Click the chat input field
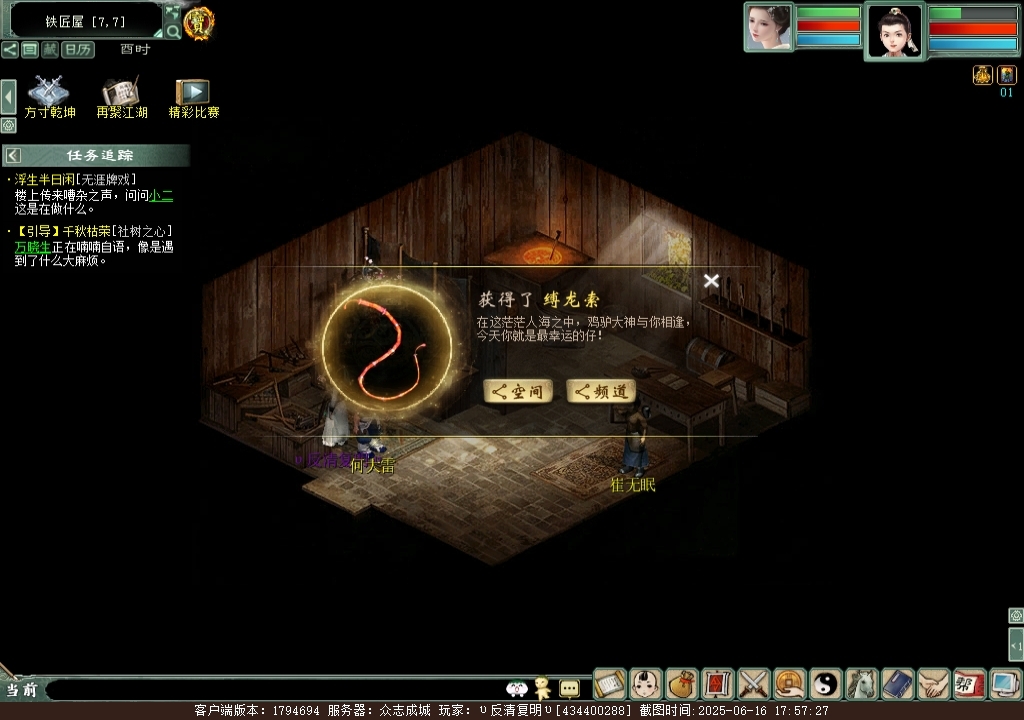 click(x=270, y=689)
